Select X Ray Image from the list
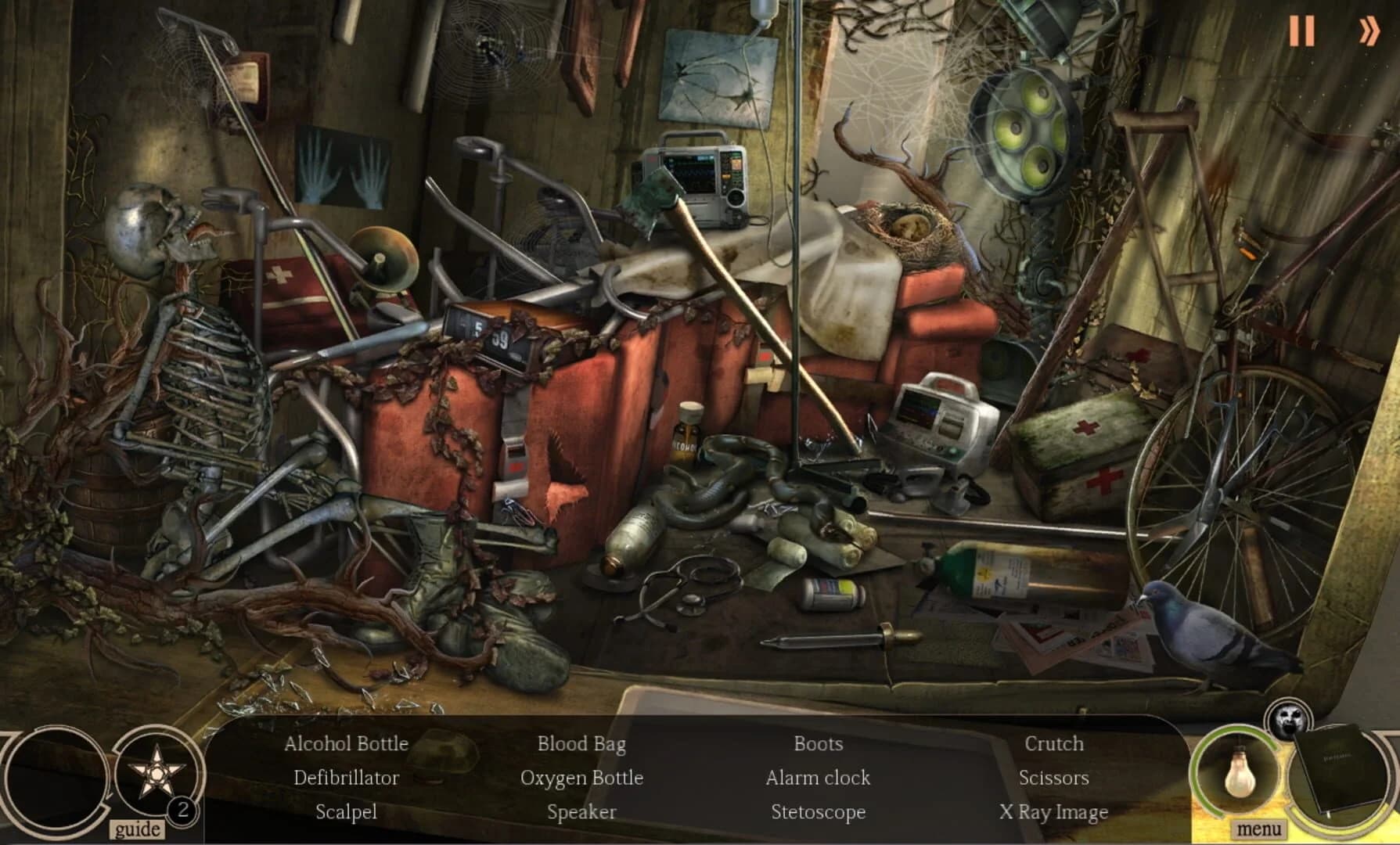1400x845 pixels. [1055, 812]
